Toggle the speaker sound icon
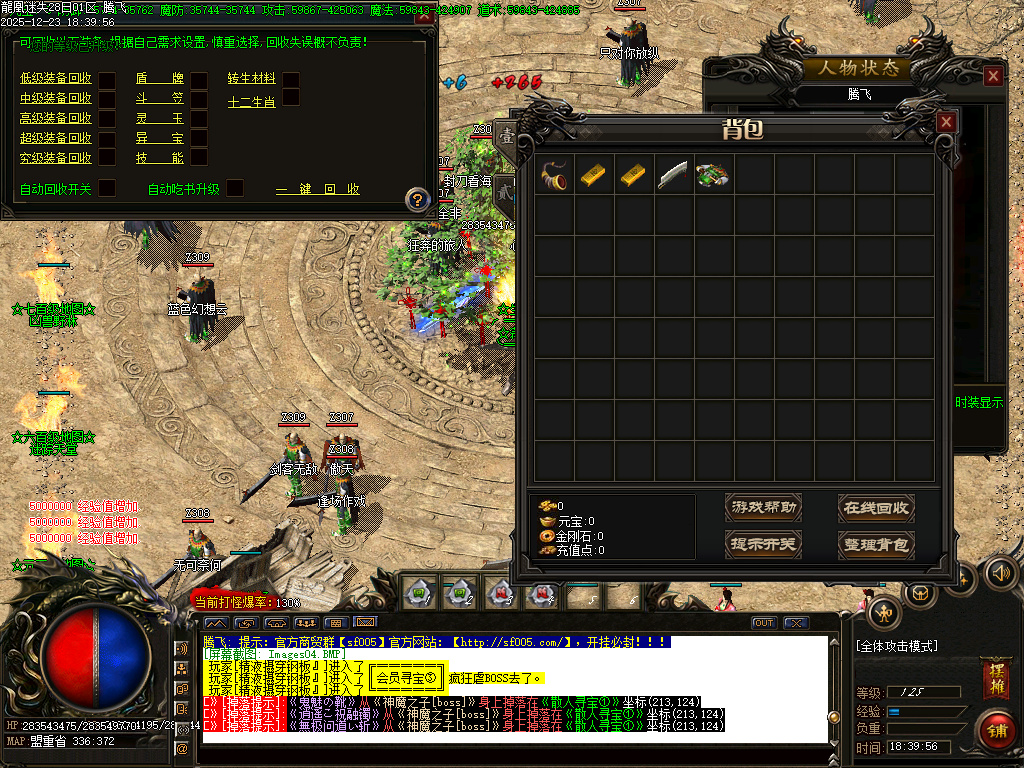Viewport: 1024px width, 768px height. (x=1000, y=573)
